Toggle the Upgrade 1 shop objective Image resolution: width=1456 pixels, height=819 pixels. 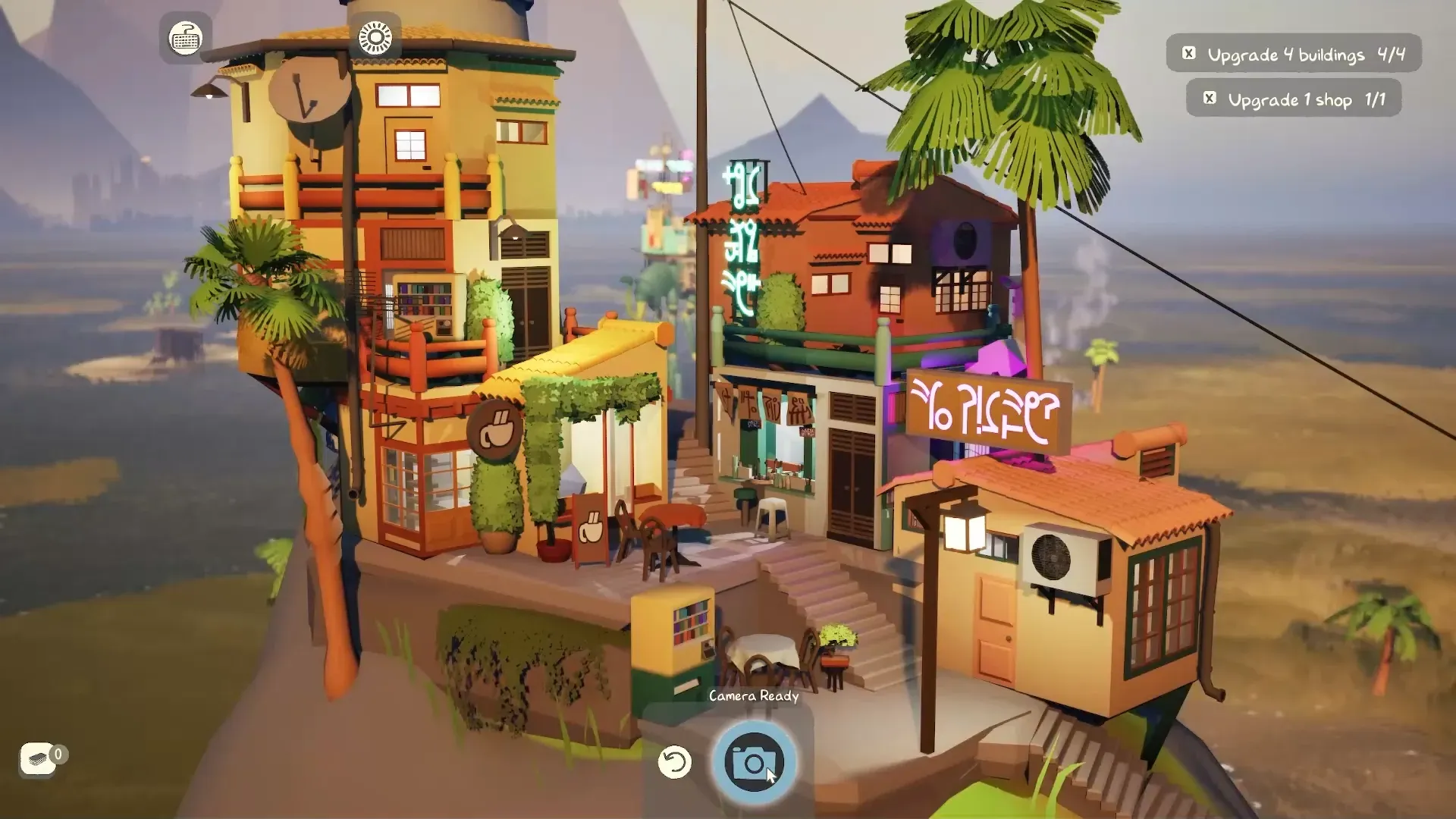1210,99
